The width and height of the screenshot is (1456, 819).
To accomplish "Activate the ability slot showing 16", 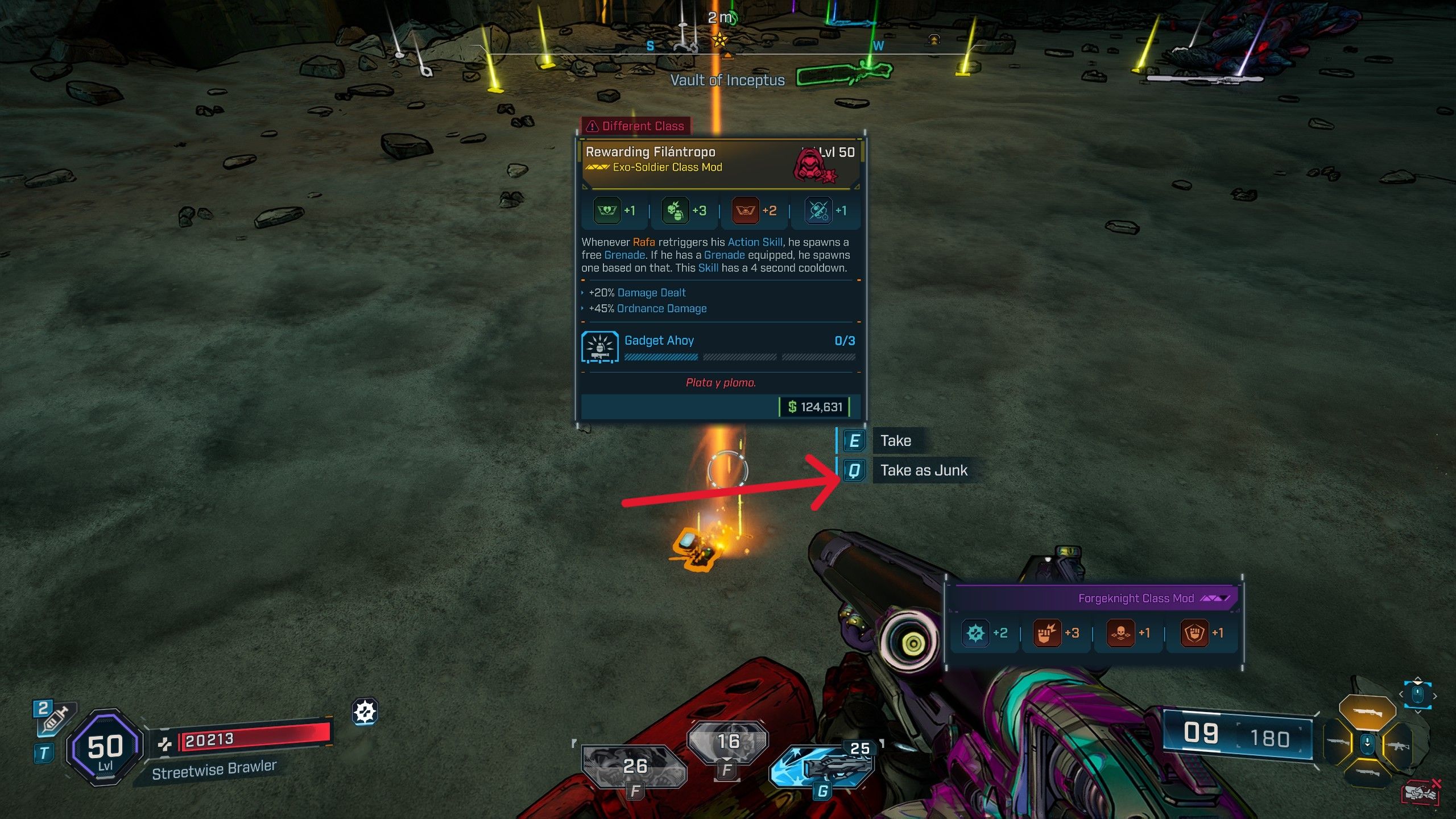I will click(727, 741).
